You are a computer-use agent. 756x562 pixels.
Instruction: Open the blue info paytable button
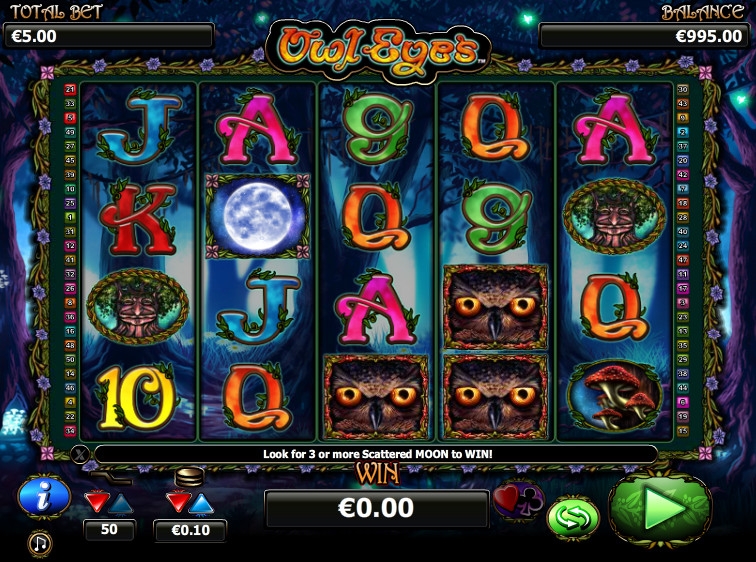pyautogui.click(x=44, y=497)
